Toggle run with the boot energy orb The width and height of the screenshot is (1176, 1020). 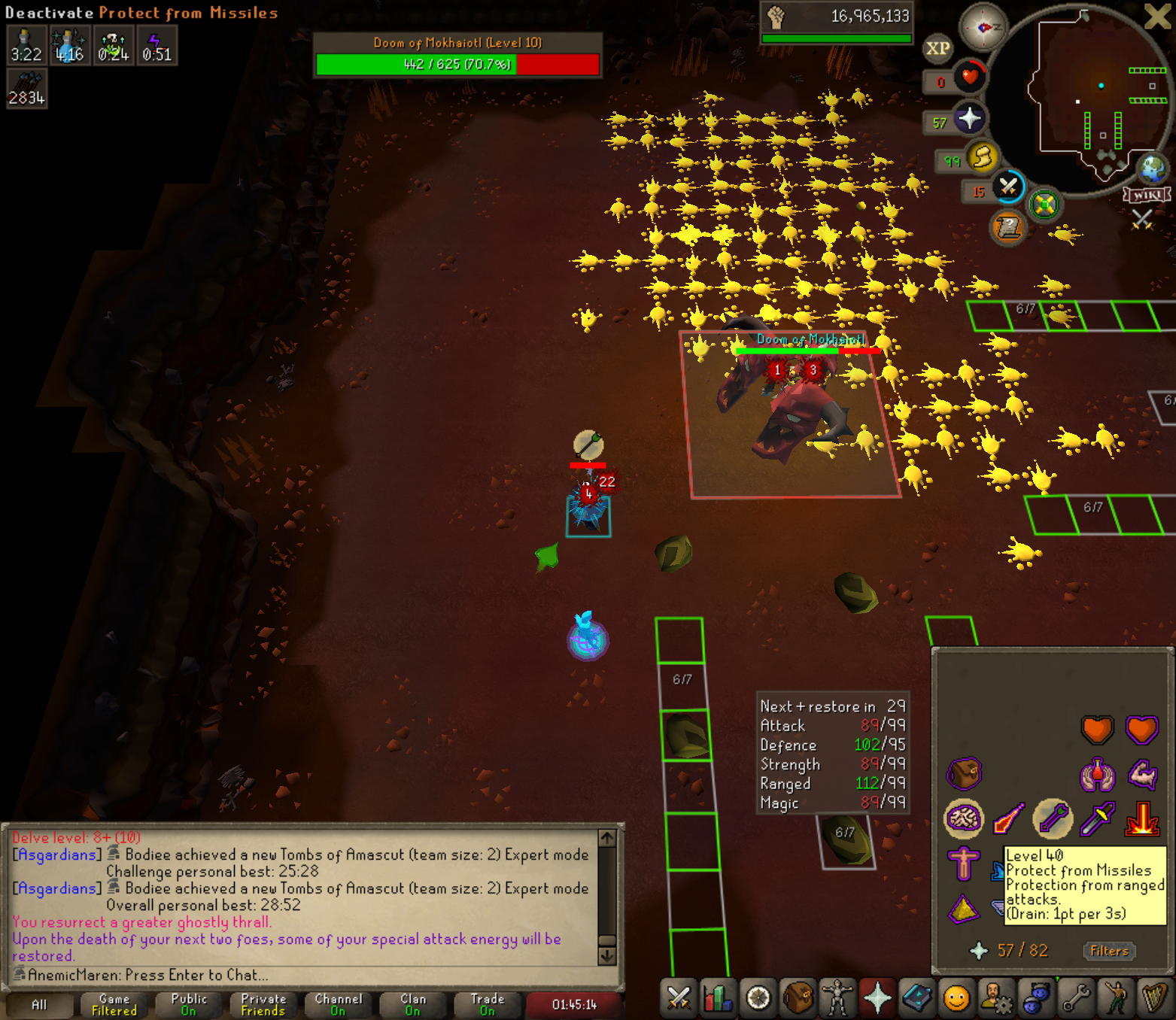click(983, 157)
